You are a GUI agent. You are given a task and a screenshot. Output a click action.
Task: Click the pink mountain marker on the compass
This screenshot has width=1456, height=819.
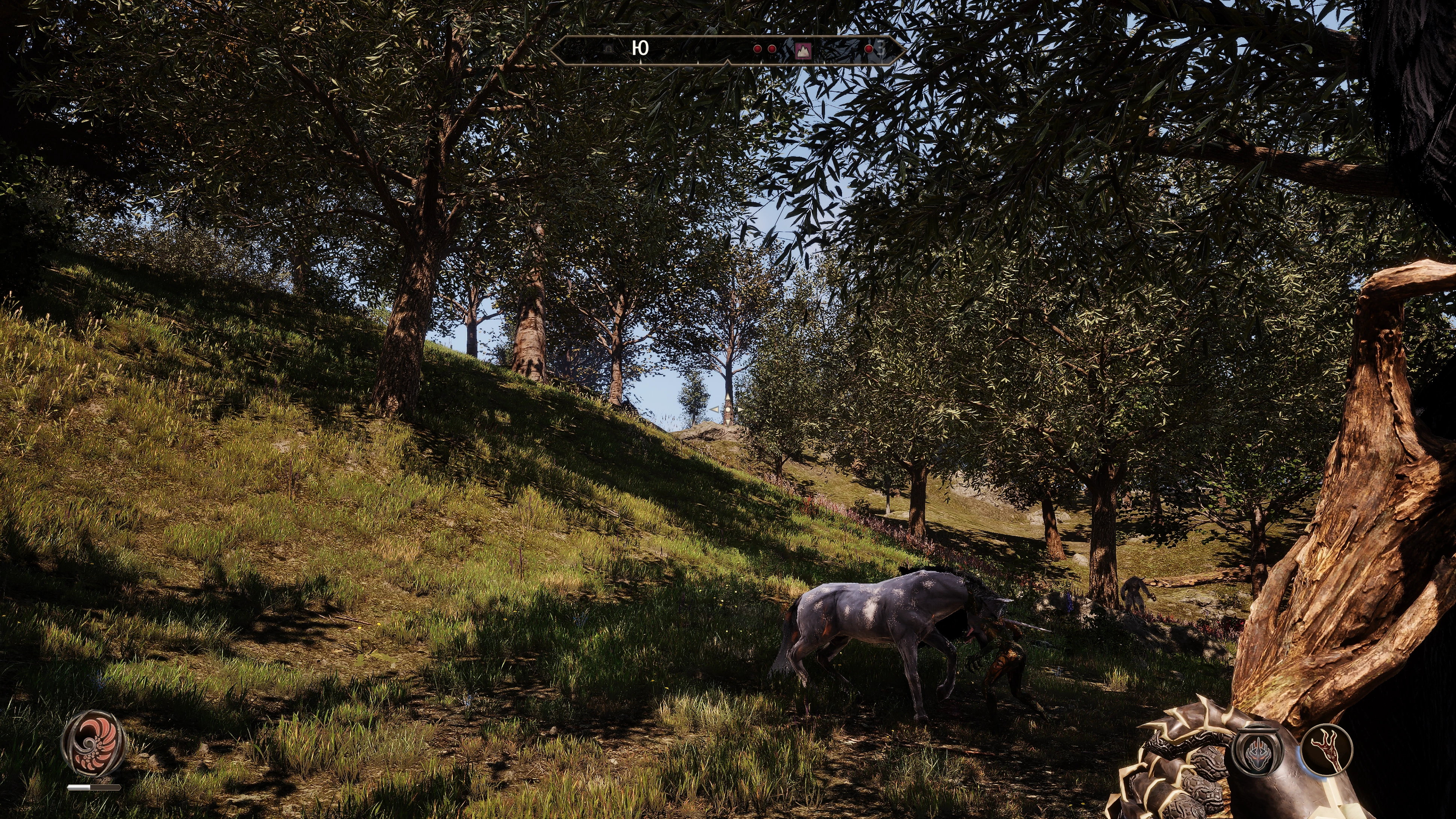pyautogui.click(x=802, y=50)
